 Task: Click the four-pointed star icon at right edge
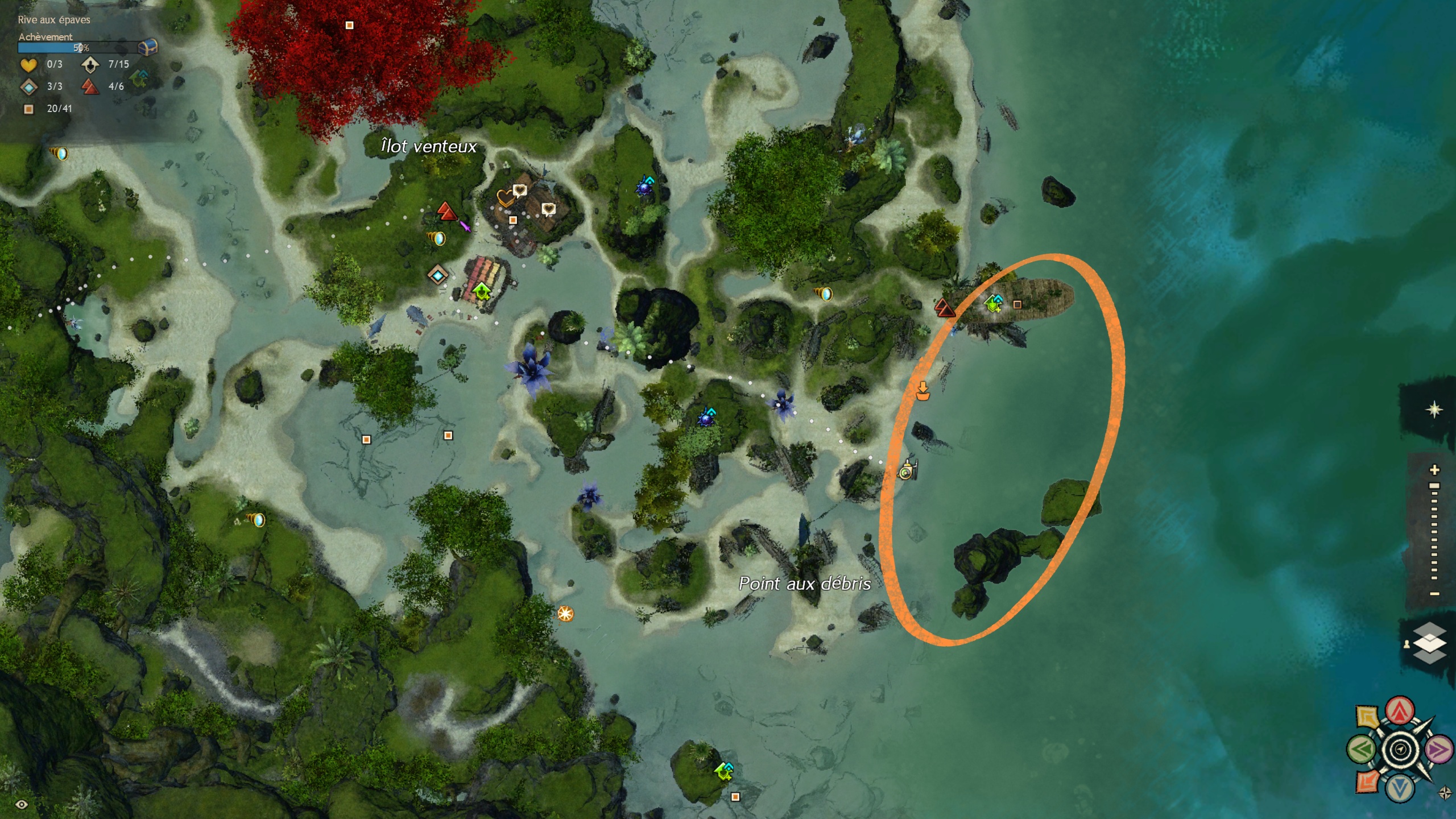coord(1434,409)
